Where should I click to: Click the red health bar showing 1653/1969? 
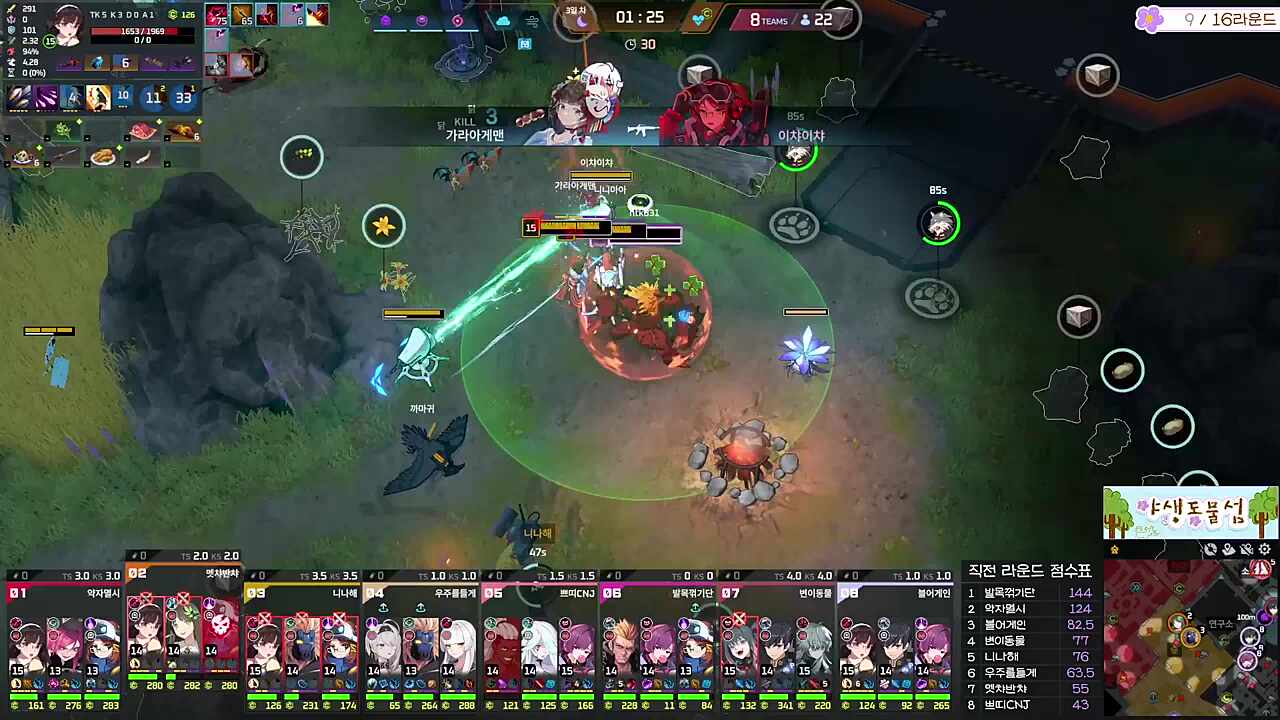140,31
